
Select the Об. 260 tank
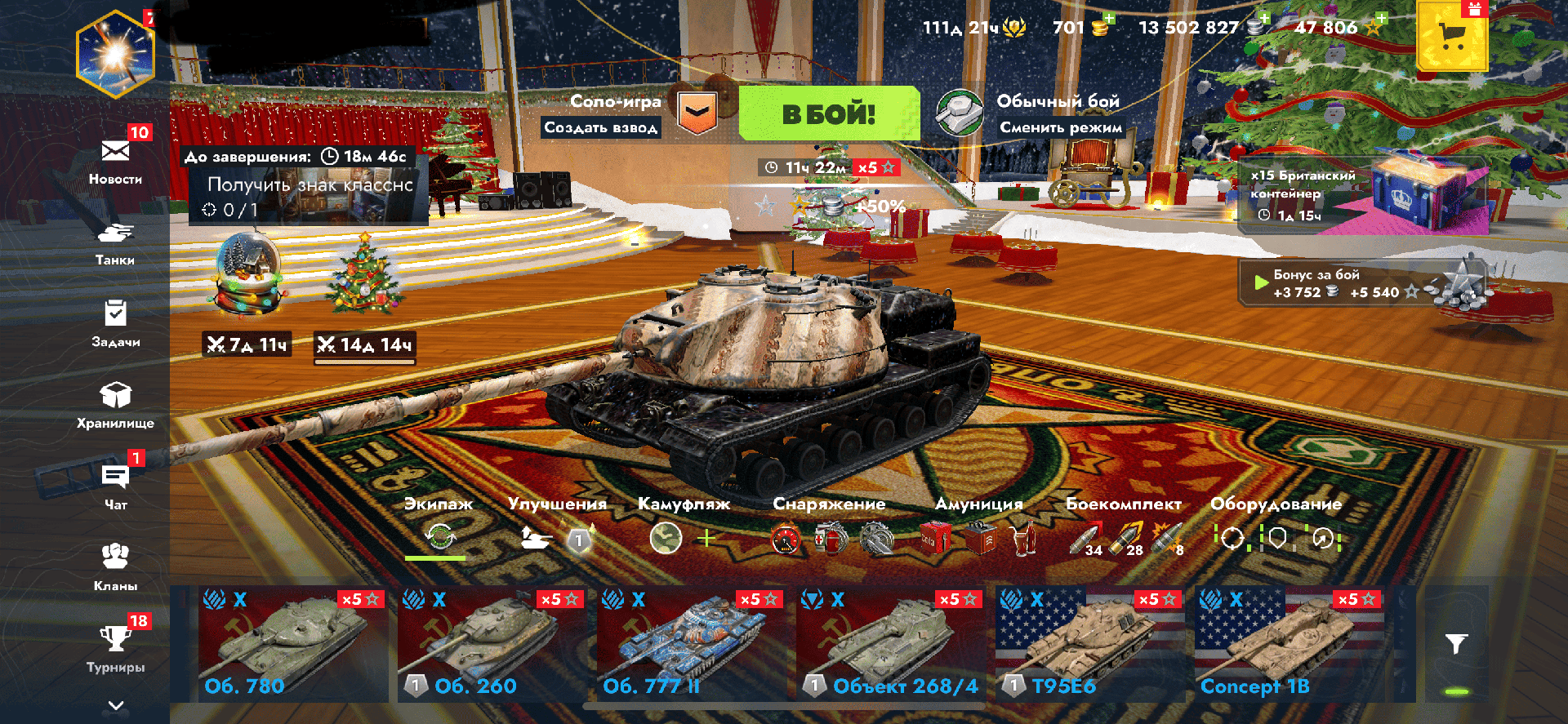click(492, 644)
